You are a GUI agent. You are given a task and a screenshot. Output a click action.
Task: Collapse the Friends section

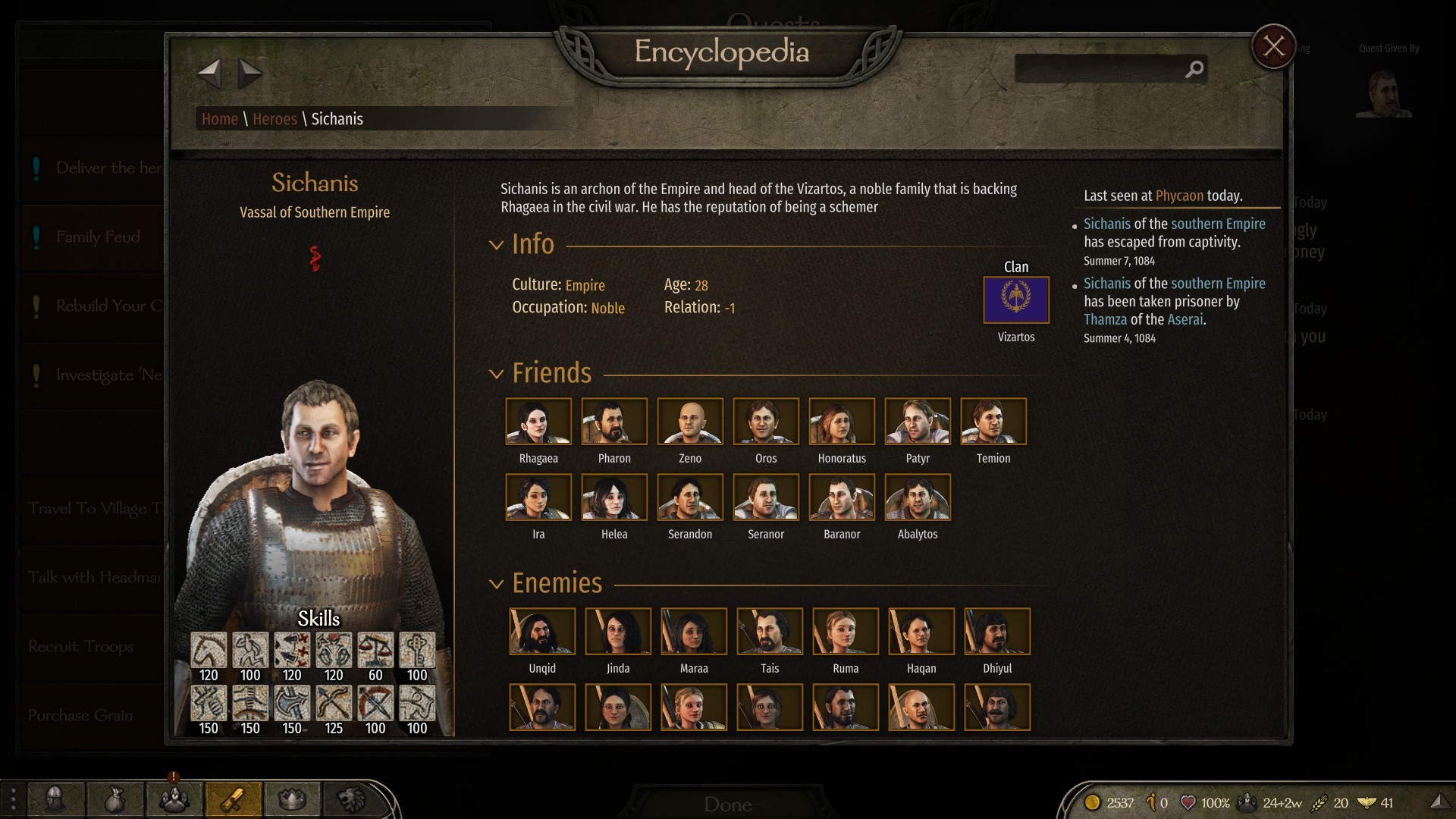[x=496, y=374]
